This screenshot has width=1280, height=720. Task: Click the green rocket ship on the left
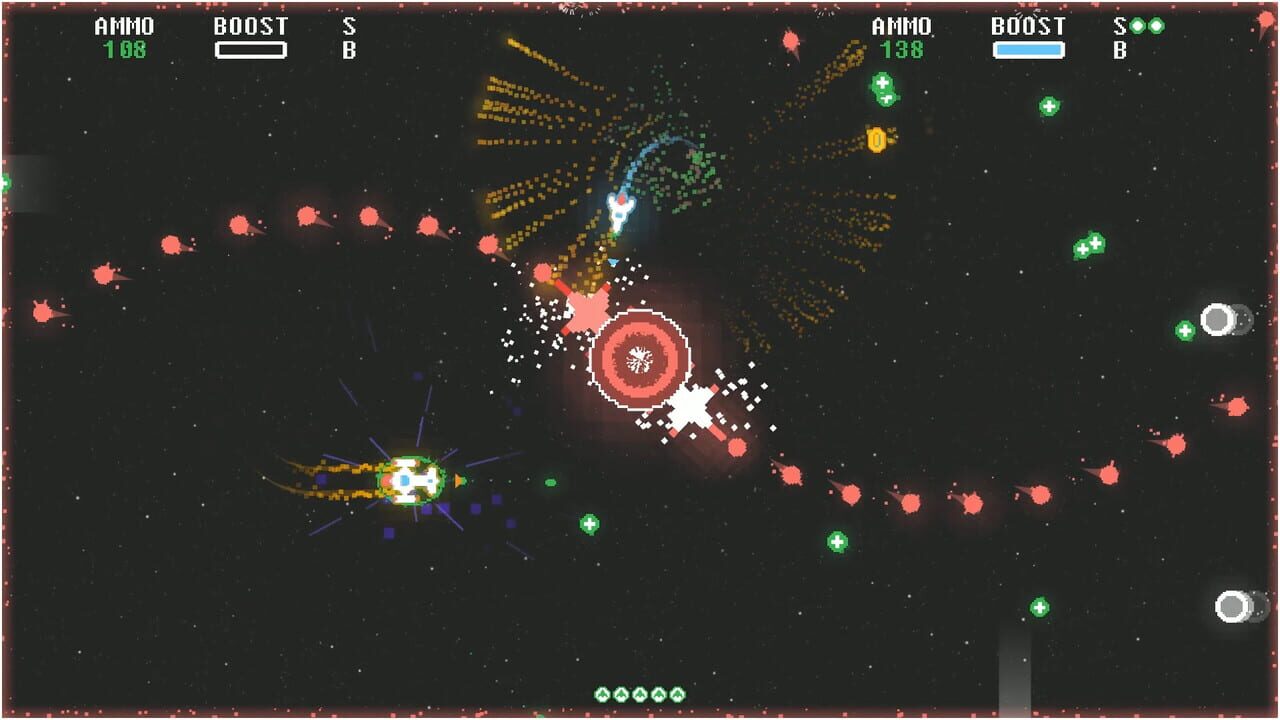tap(410, 482)
